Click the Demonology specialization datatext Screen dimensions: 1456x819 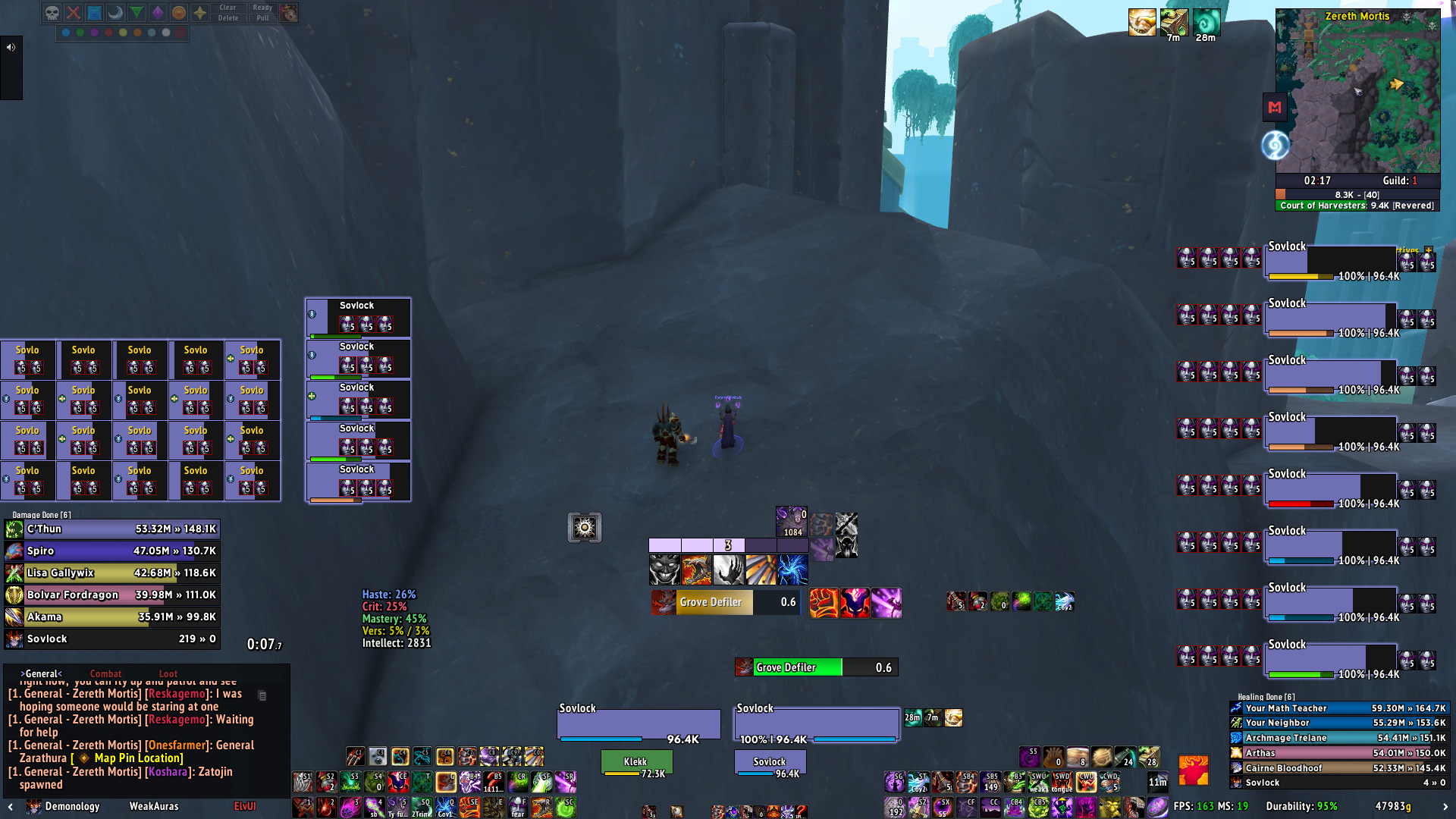point(72,806)
